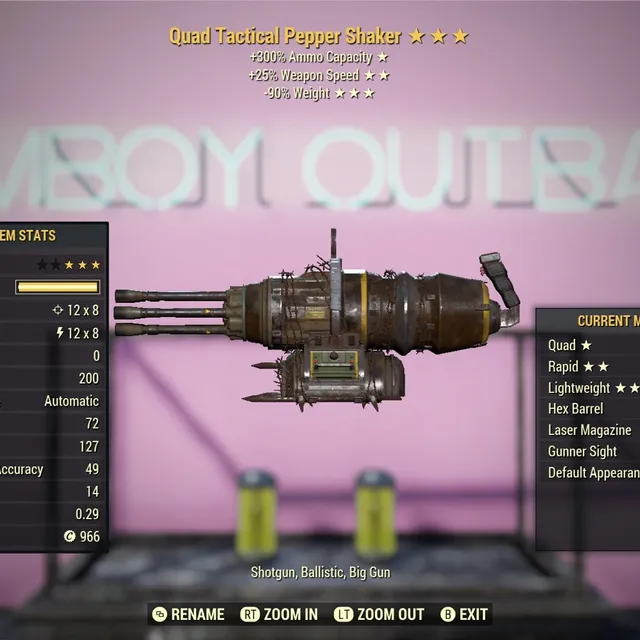Select the Default Appearance entry
Viewport: 640px width, 640px height.
point(593,473)
